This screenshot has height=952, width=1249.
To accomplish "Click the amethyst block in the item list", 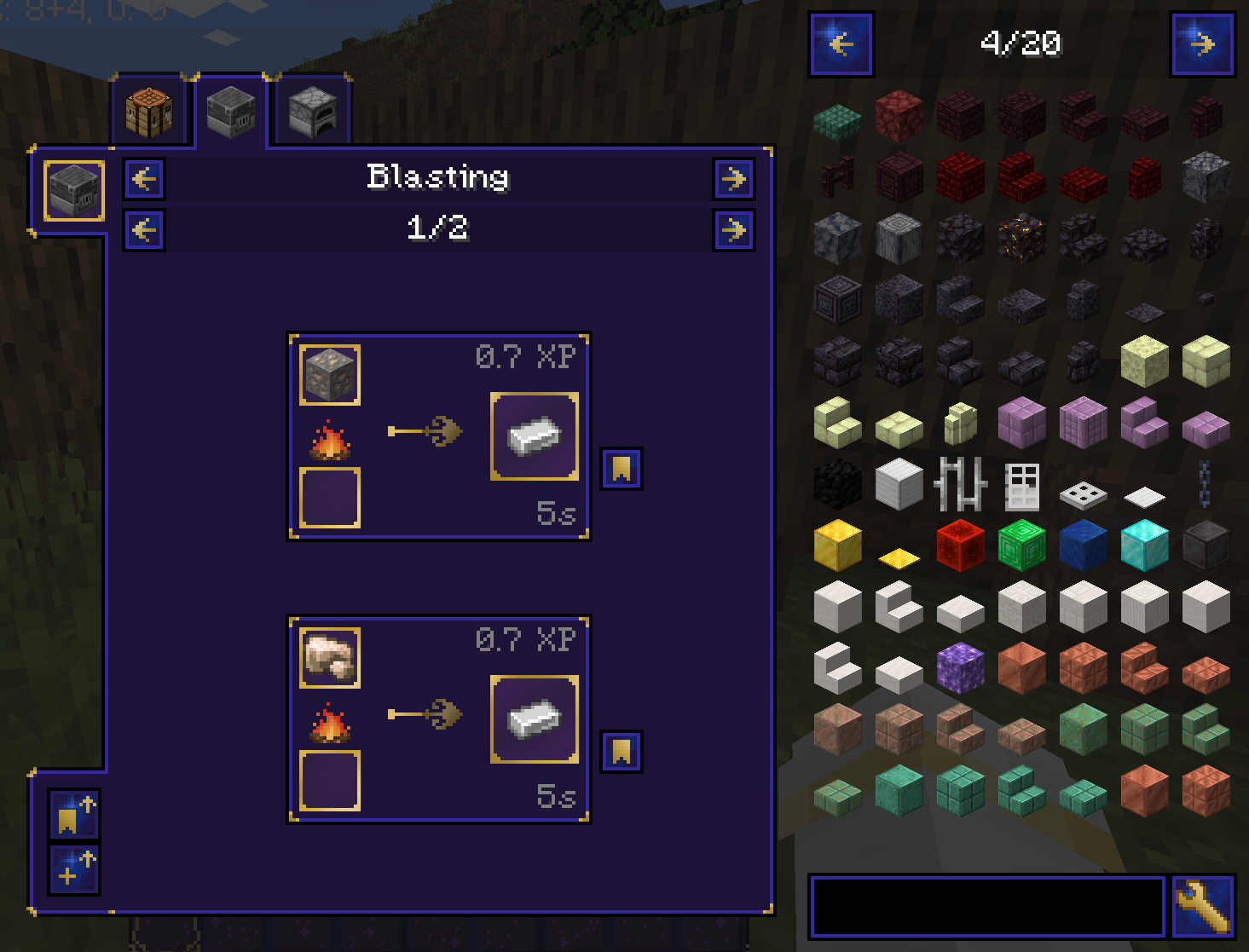I will (x=960, y=669).
